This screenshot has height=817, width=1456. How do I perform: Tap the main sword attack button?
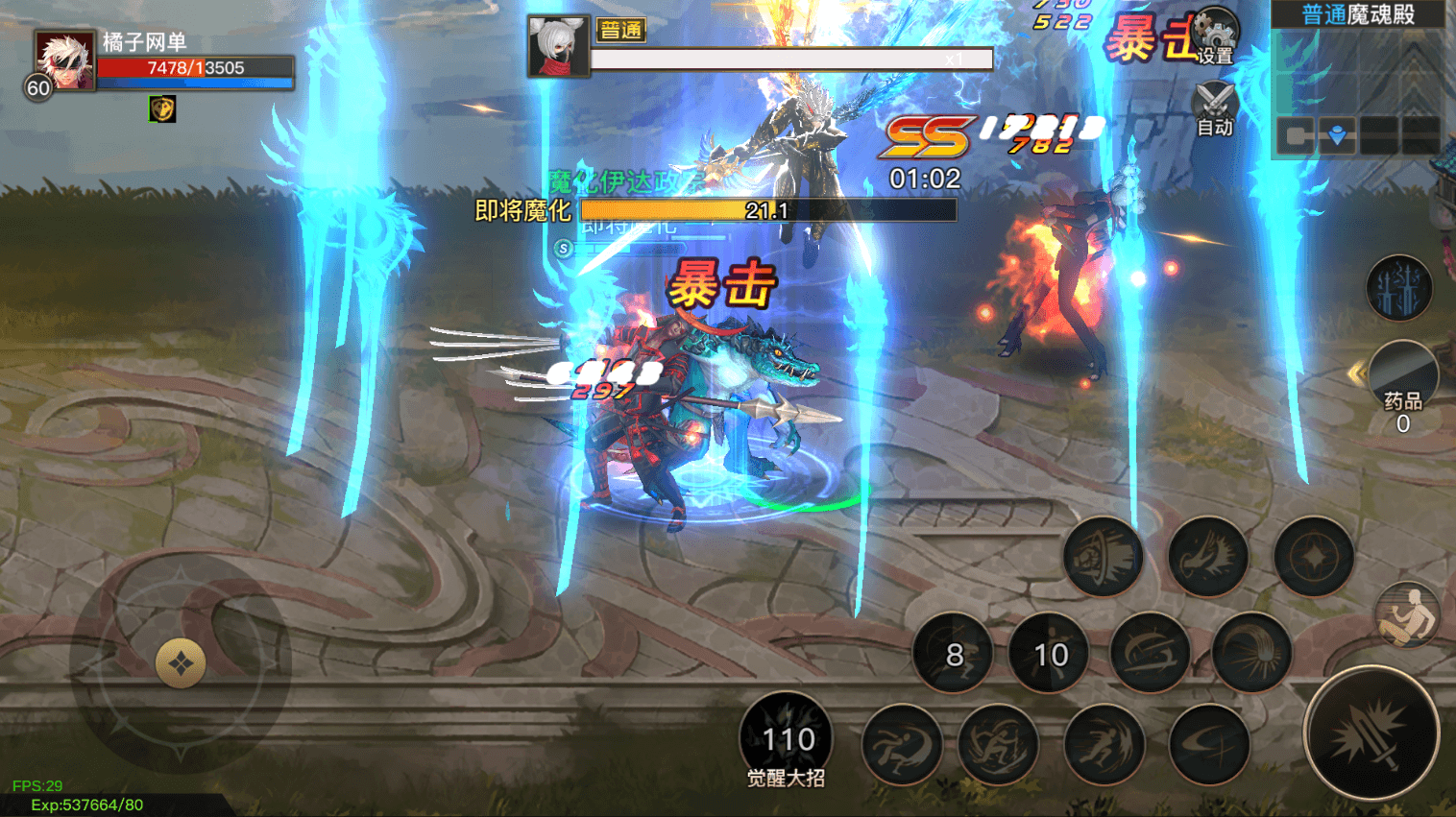[1371, 734]
